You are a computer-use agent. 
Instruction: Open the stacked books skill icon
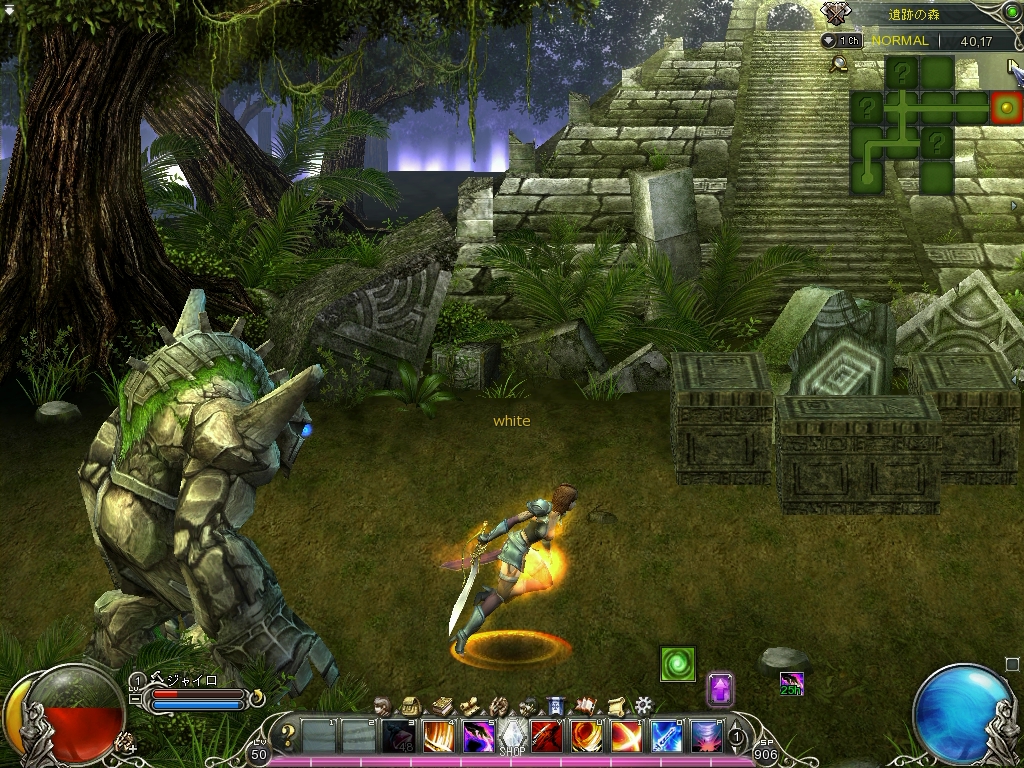pyautogui.click(x=440, y=706)
